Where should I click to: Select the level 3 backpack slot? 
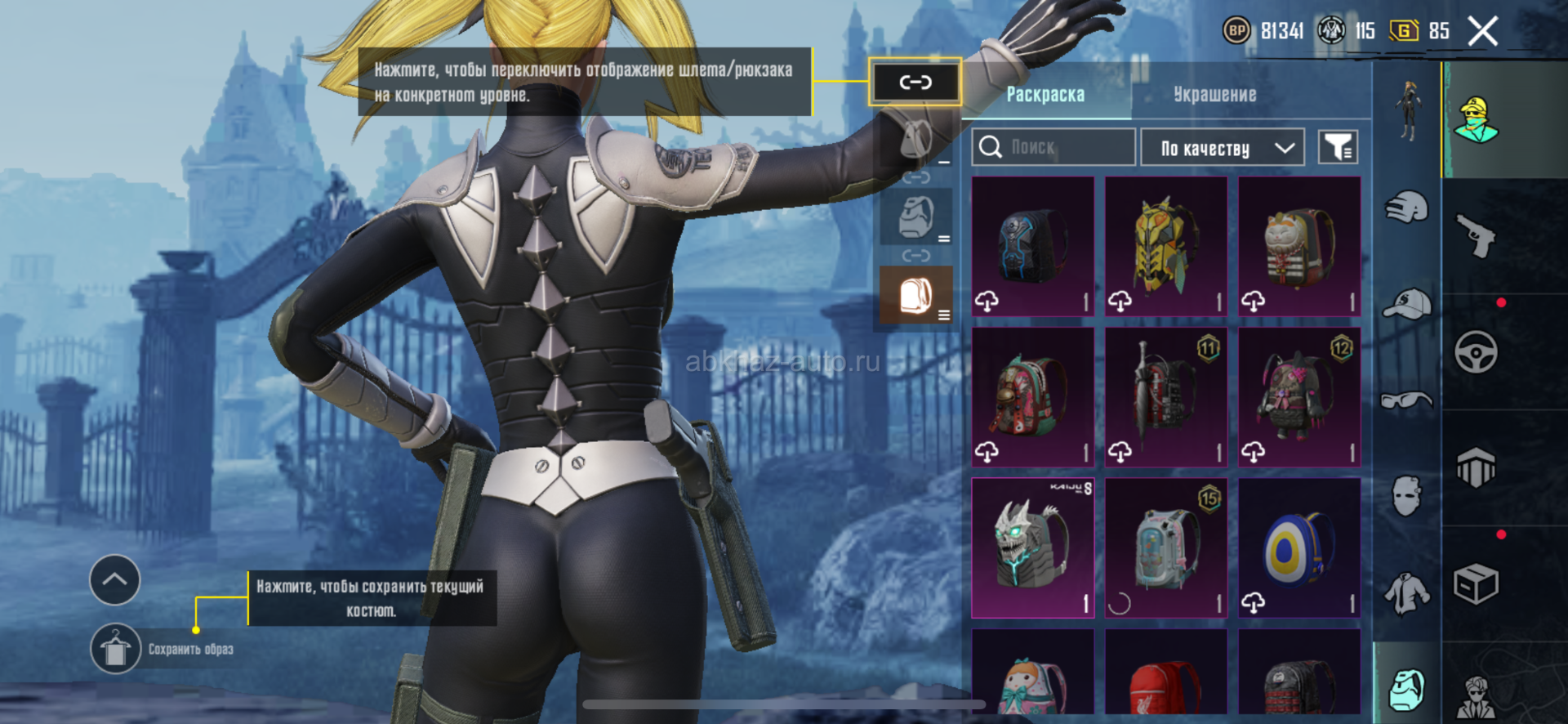point(915,295)
